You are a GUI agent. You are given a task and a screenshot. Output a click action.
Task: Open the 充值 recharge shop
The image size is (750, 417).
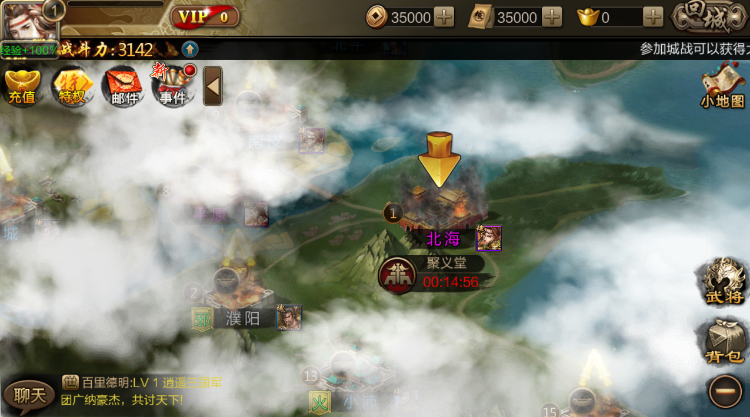pyautogui.click(x=21, y=86)
